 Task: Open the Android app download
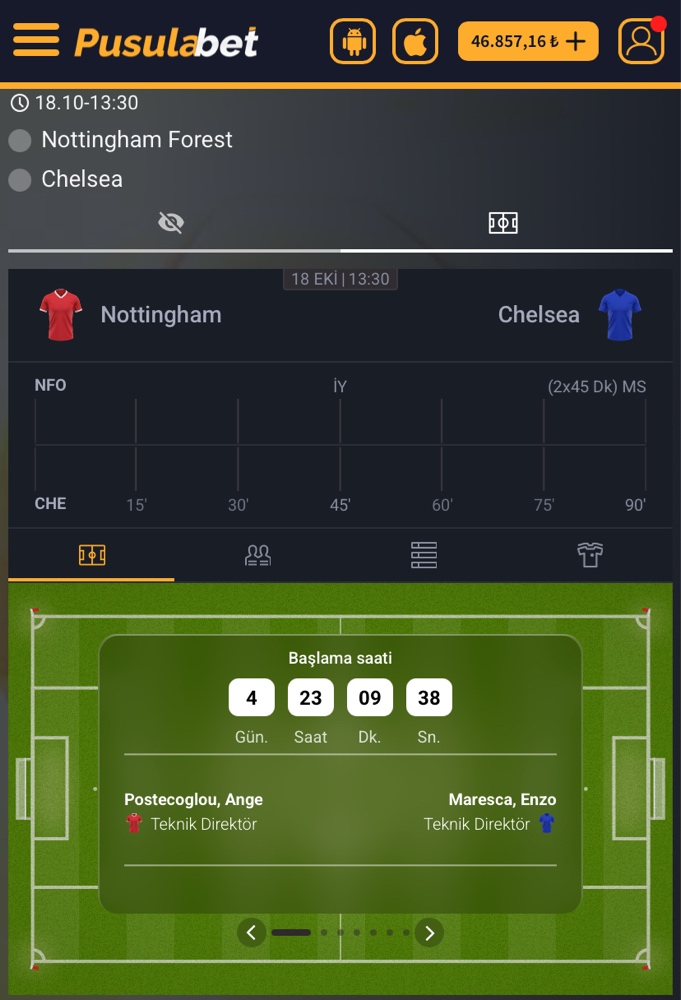[353, 42]
